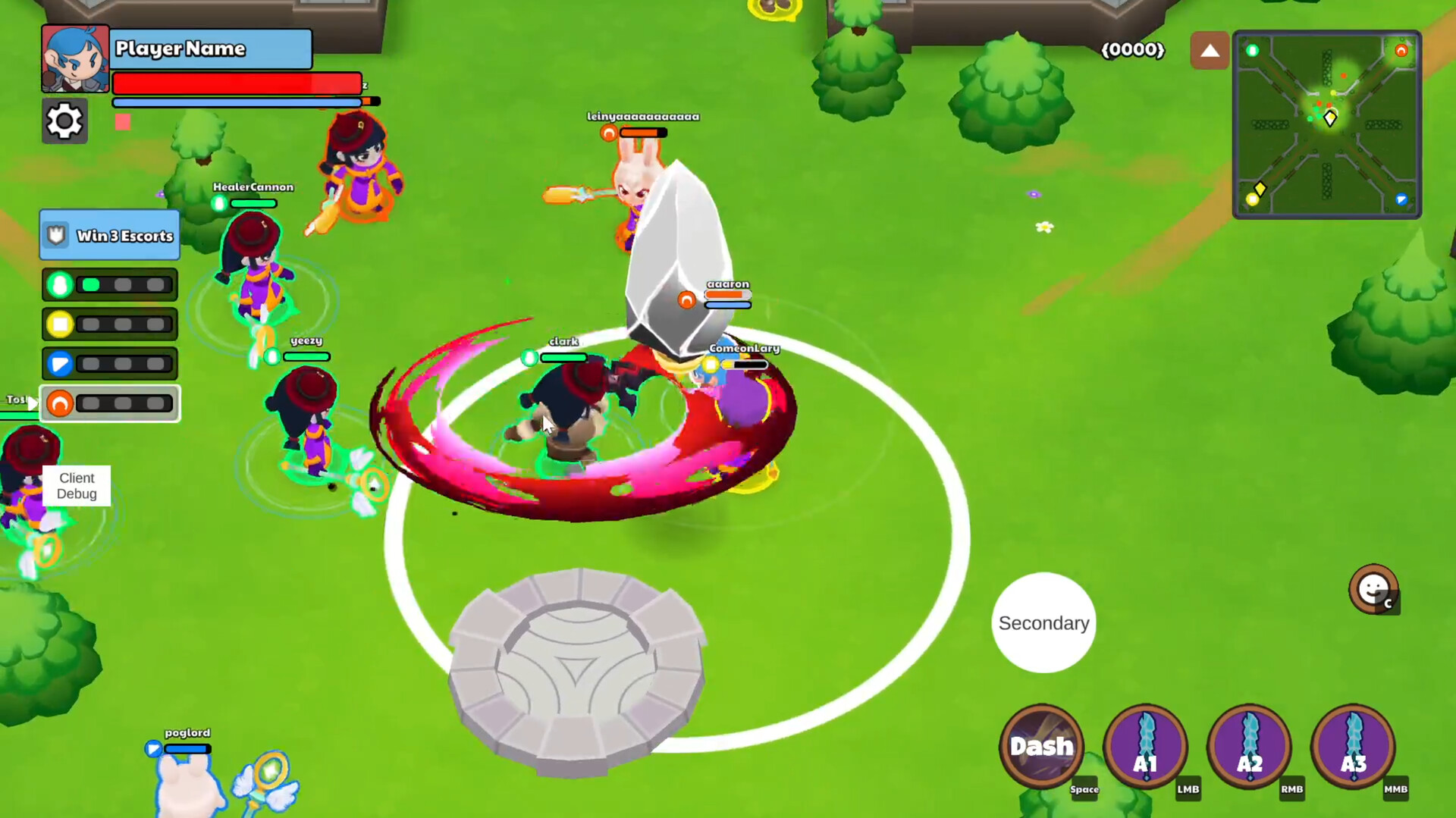Open the minimap in the top right
Viewport: 1456px width, 818px height.
pyautogui.click(x=1326, y=124)
